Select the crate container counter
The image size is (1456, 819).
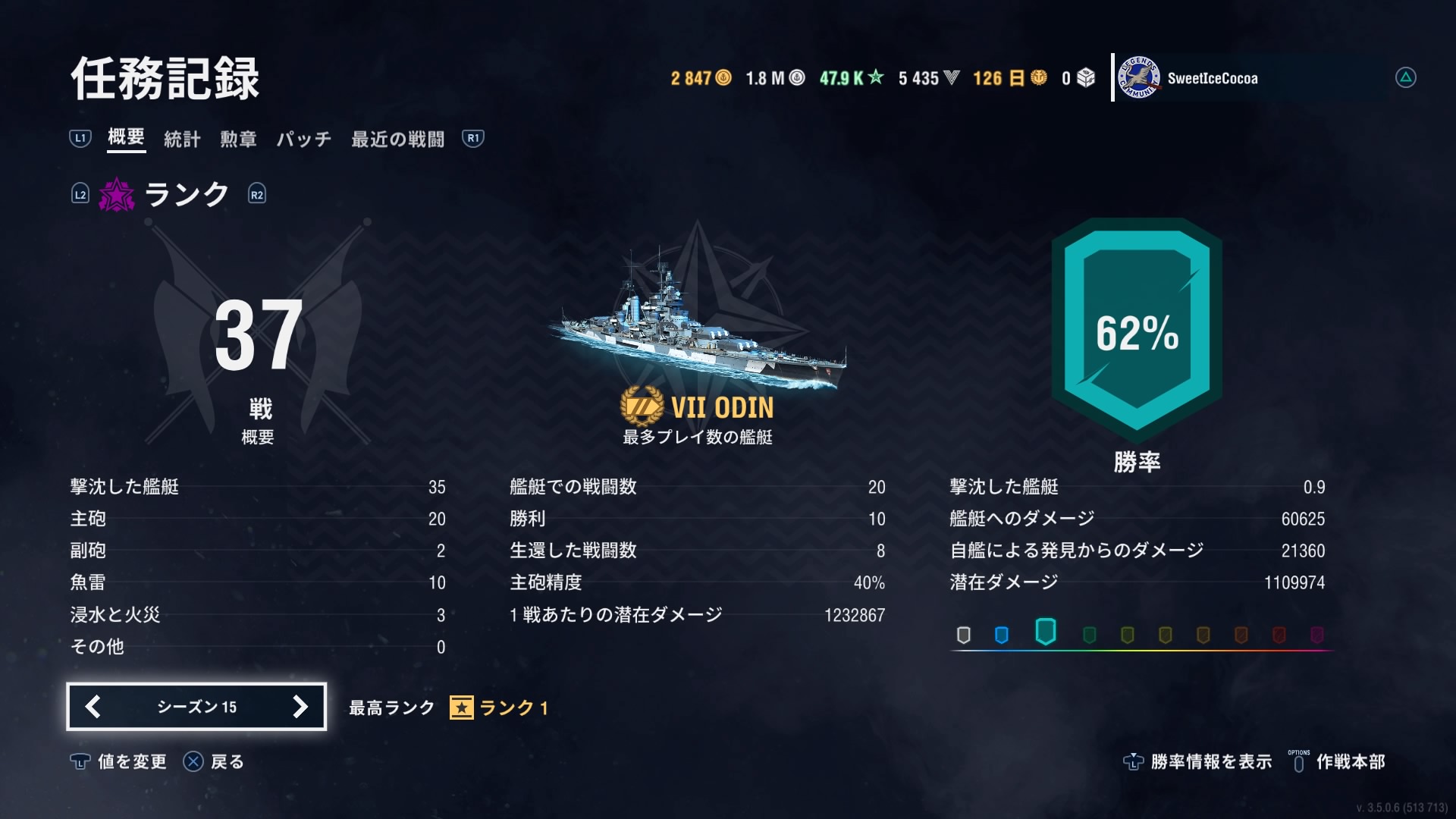click(1078, 78)
